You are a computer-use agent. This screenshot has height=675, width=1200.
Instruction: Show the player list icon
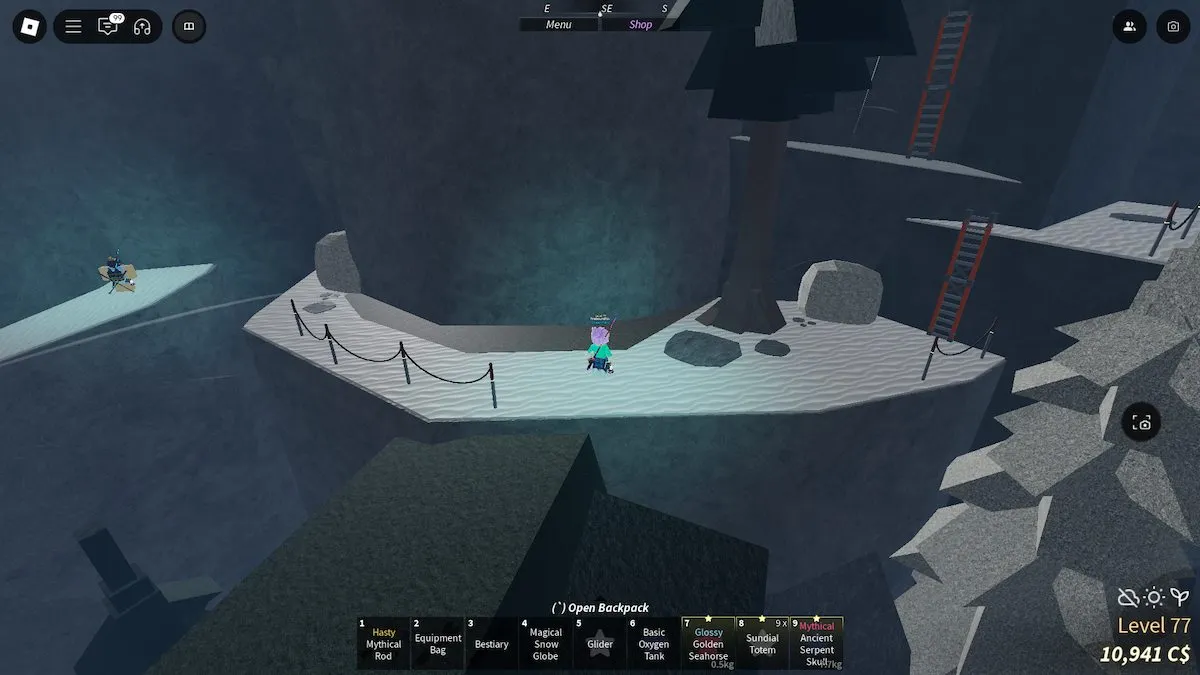pyautogui.click(x=1129, y=27)
